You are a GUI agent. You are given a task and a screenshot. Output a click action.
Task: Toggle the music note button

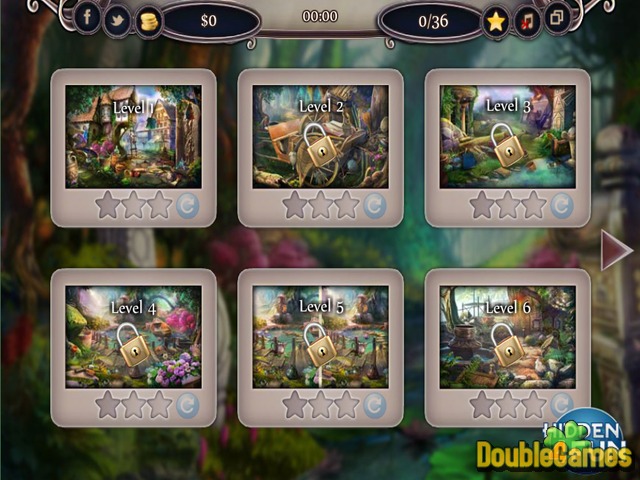(x=527, y=19)
